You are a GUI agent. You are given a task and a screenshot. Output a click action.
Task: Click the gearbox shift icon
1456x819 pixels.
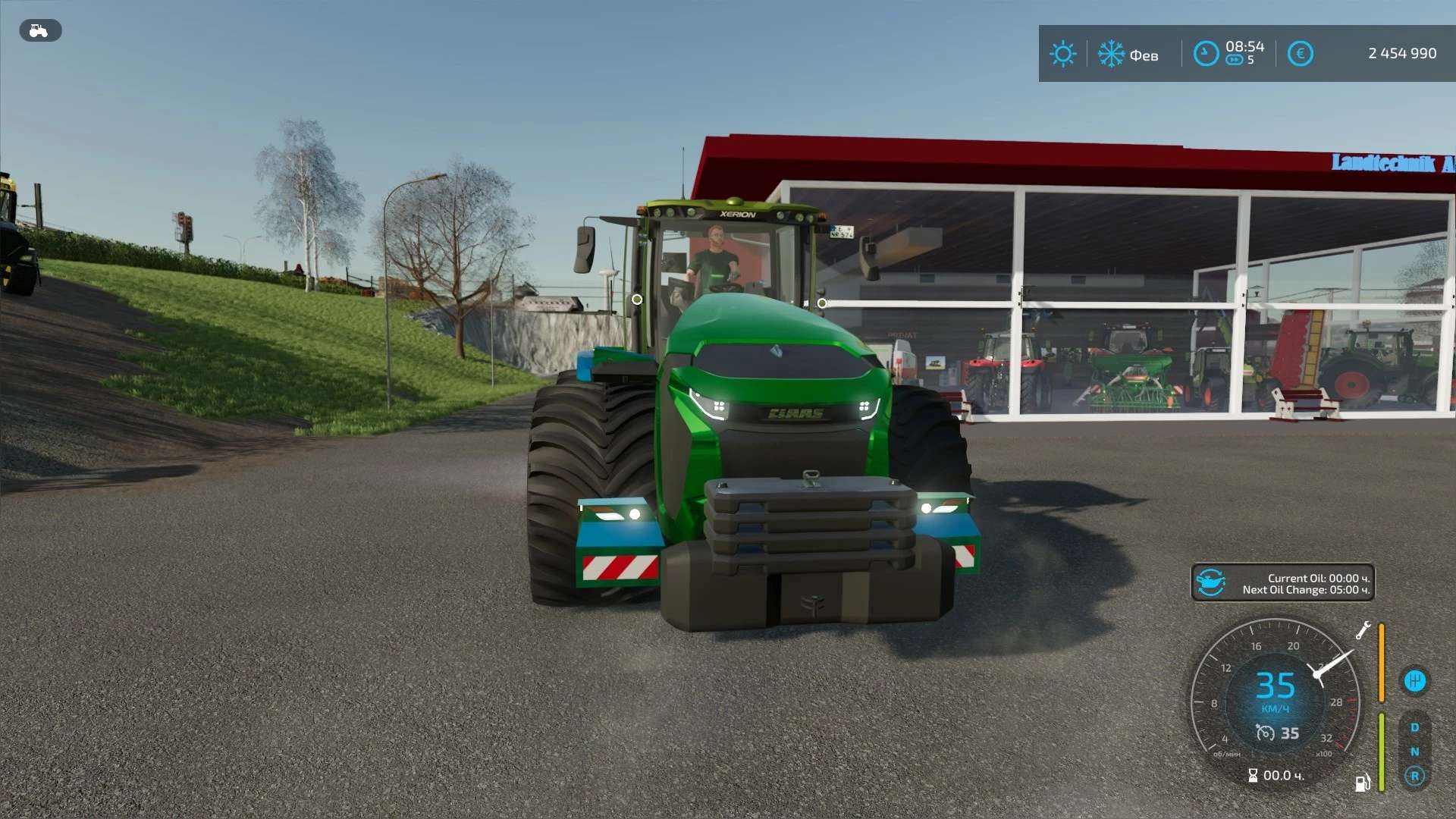coord(1414,681)
